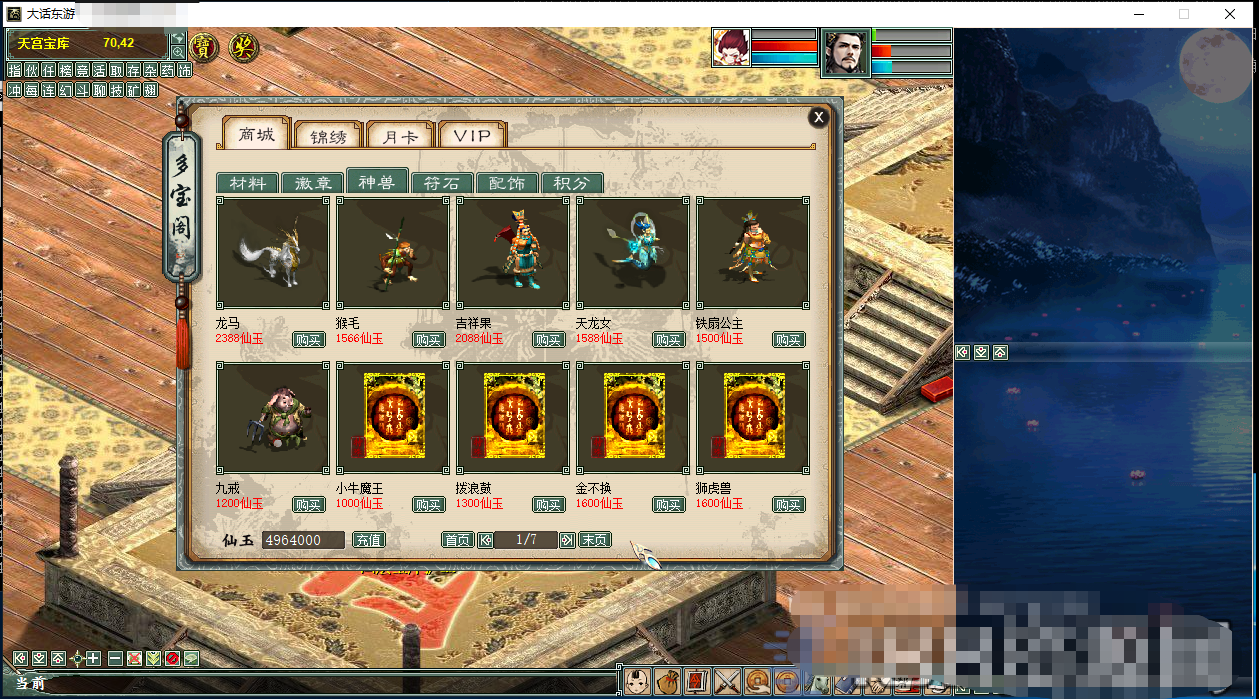This screenshot has width=1259, height=699.
Task: Open the 配饰 category
Action: (x=507, y=183)
